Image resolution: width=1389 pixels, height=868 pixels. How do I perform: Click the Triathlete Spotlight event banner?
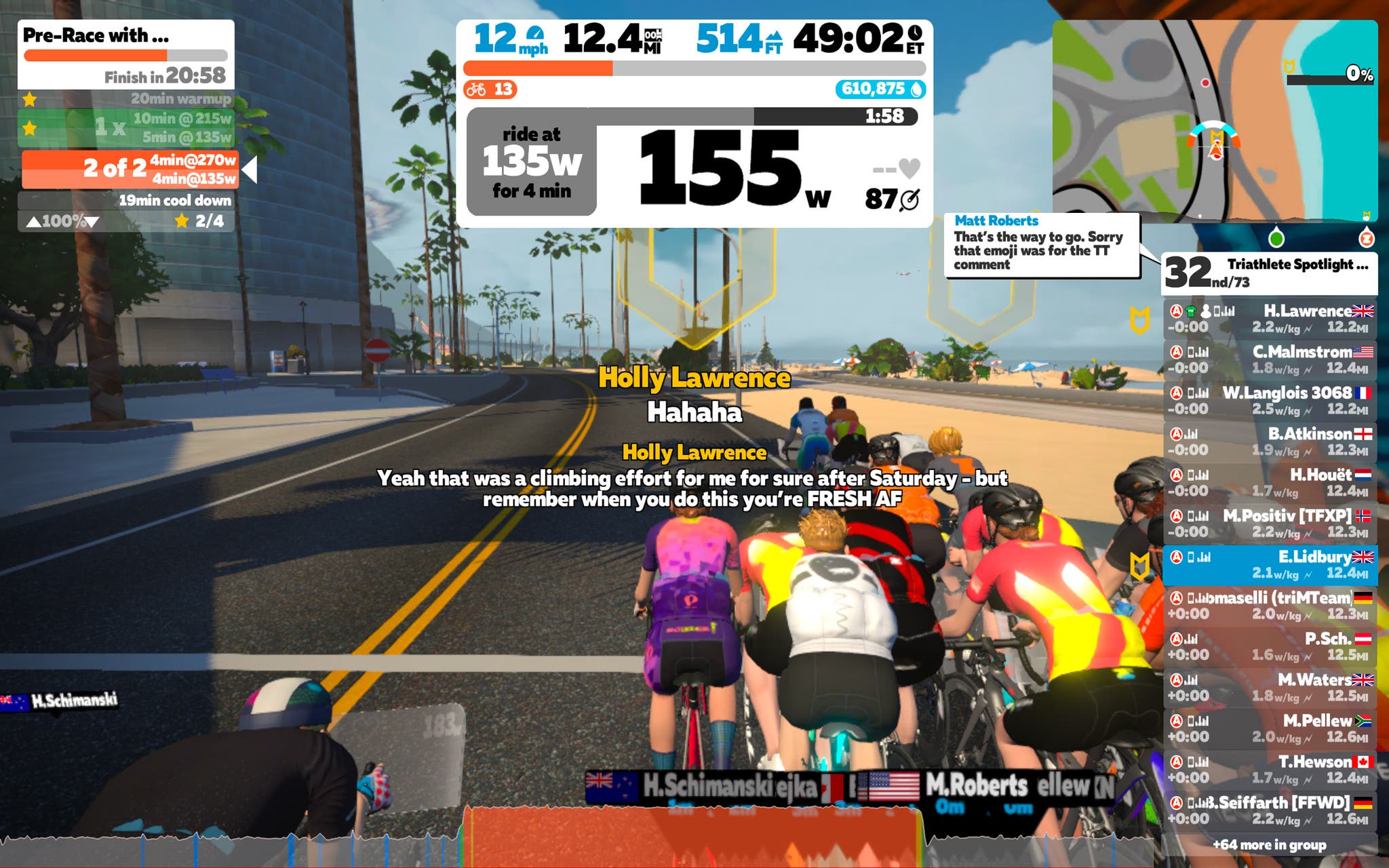point(1269,273)
